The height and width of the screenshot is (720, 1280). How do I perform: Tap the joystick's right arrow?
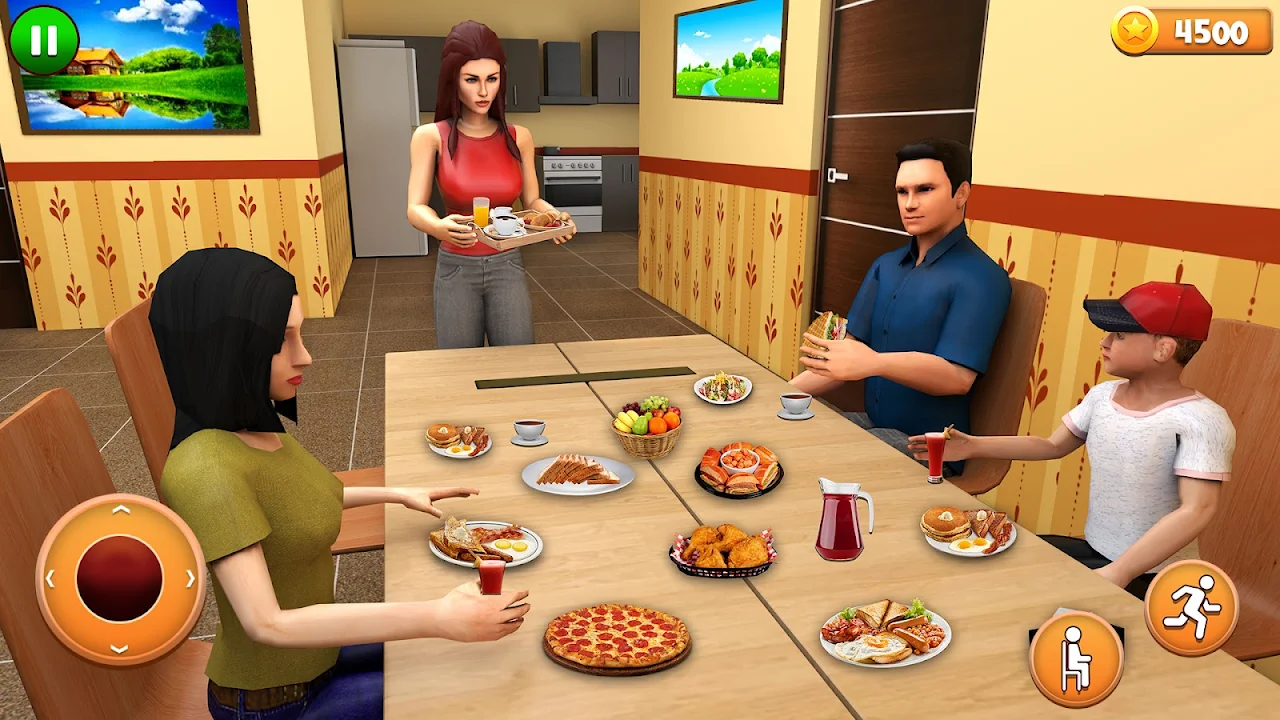pyautogui.click(x=190, y=578)
